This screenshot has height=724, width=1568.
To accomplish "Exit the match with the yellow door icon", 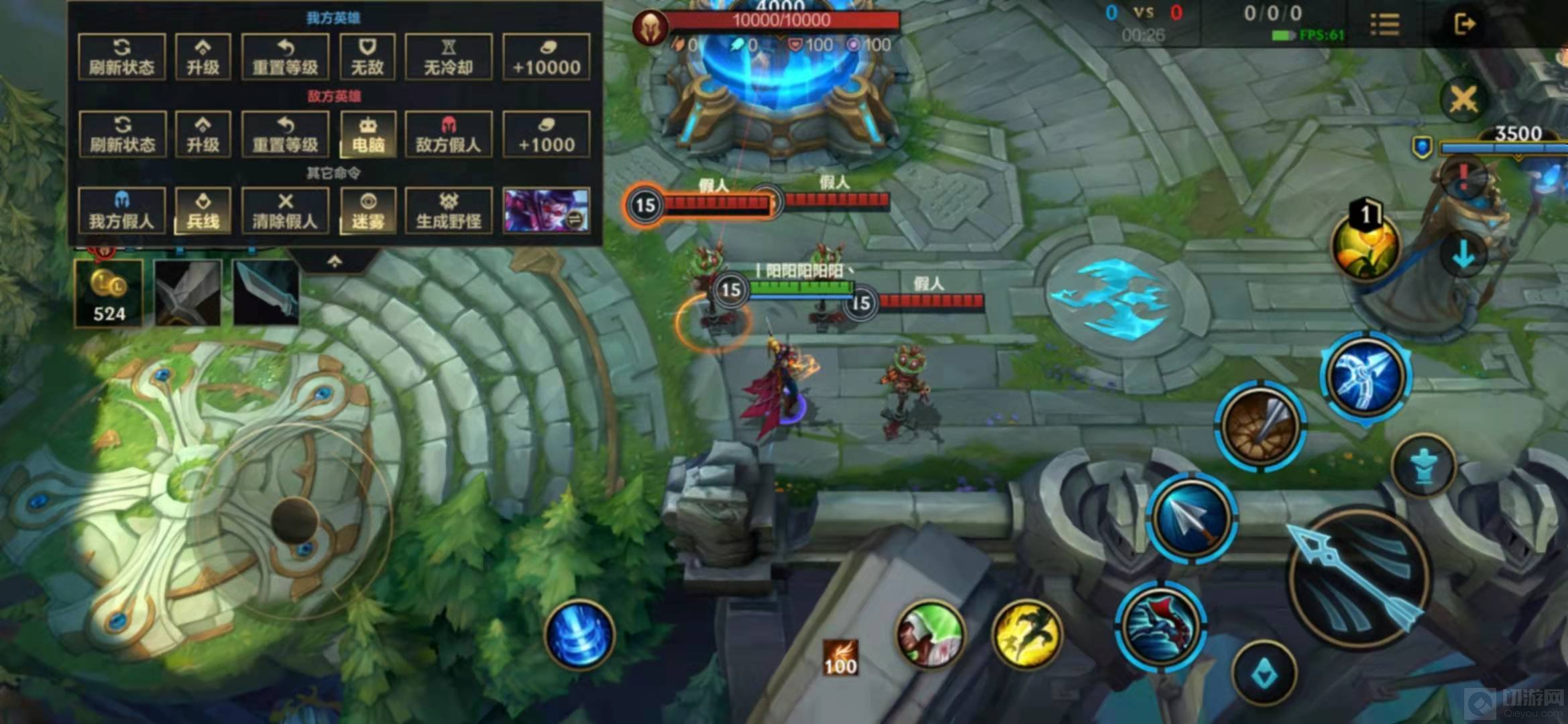I will click(x=1465, y=24).
